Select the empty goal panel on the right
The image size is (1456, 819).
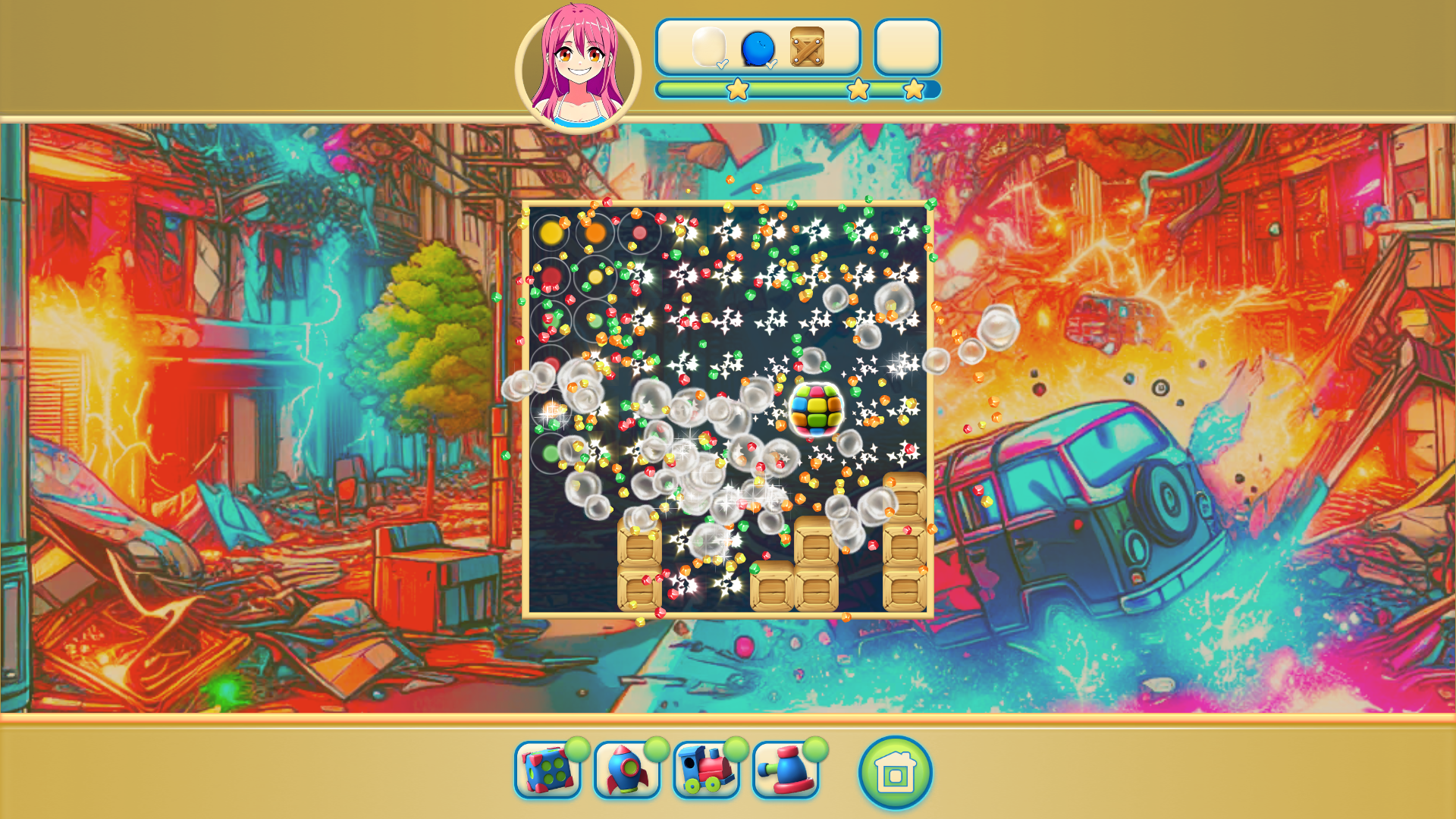907,48
